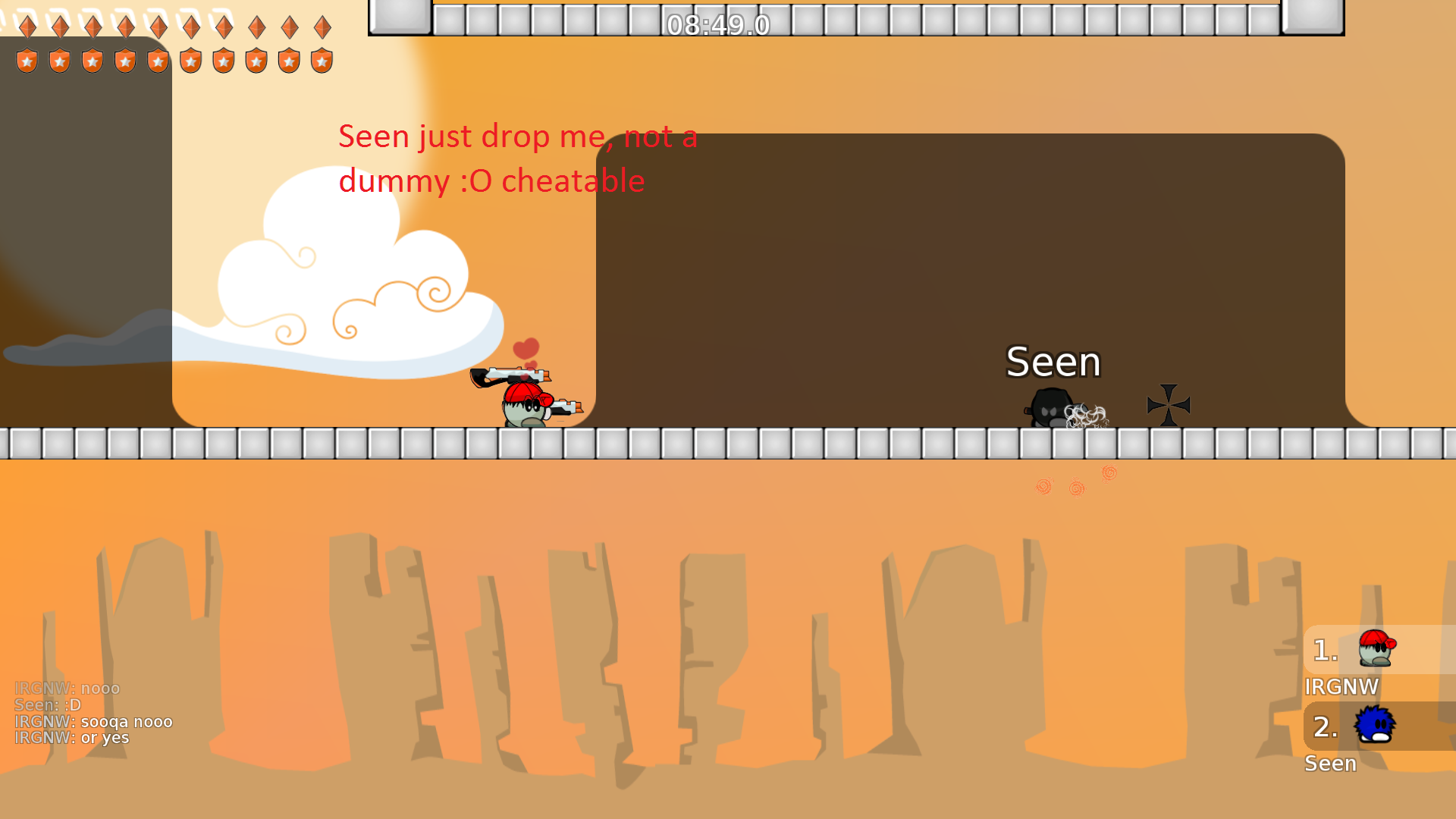Select the rightmost armor shield icon
The width and height of the screenshot is (1456, 819).
(322, 59)
